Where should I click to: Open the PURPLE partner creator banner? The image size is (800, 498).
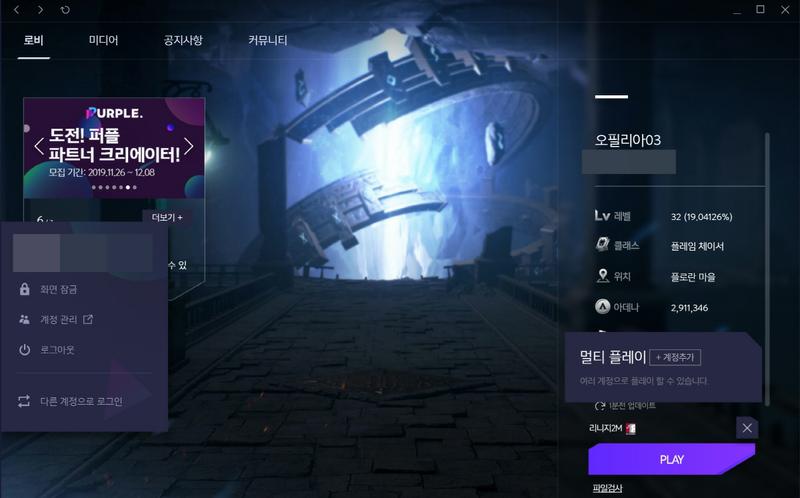[114, 143]
